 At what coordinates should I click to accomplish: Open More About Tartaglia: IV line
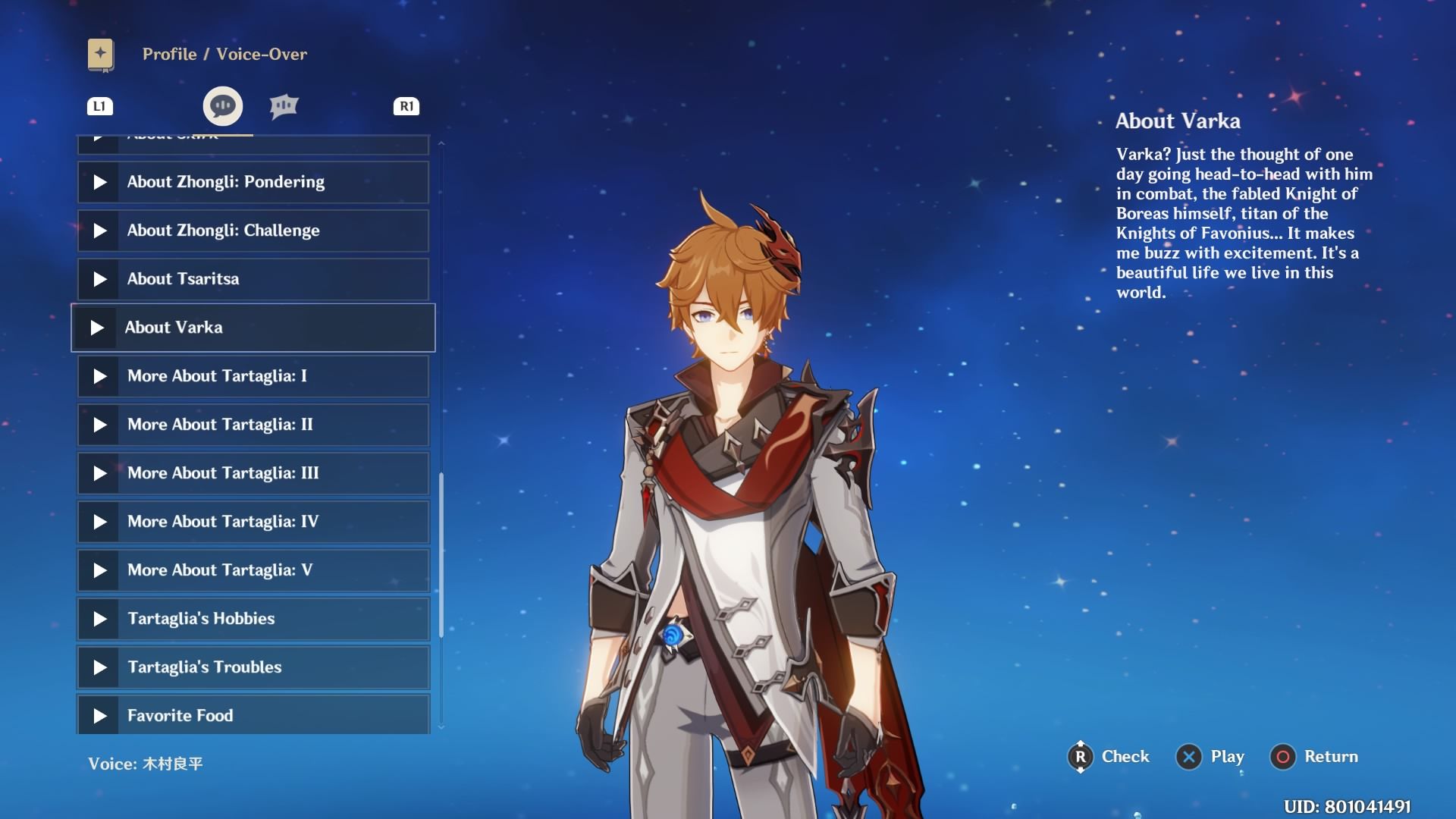253,522
